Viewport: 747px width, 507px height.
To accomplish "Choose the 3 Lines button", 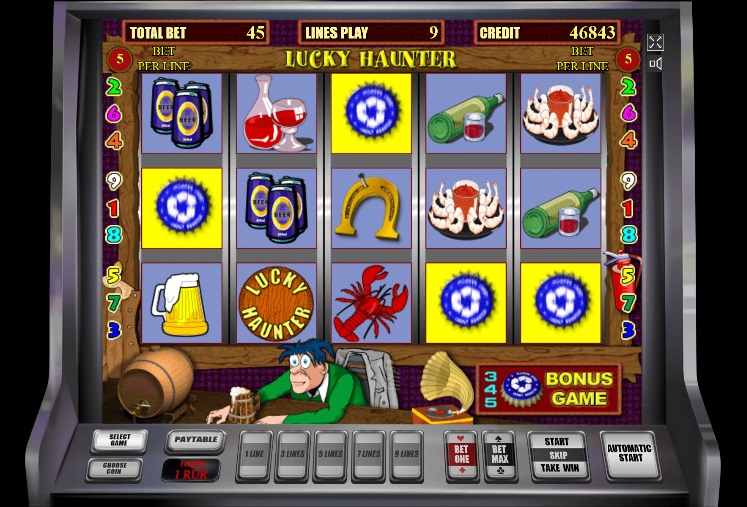I will 292,455.
